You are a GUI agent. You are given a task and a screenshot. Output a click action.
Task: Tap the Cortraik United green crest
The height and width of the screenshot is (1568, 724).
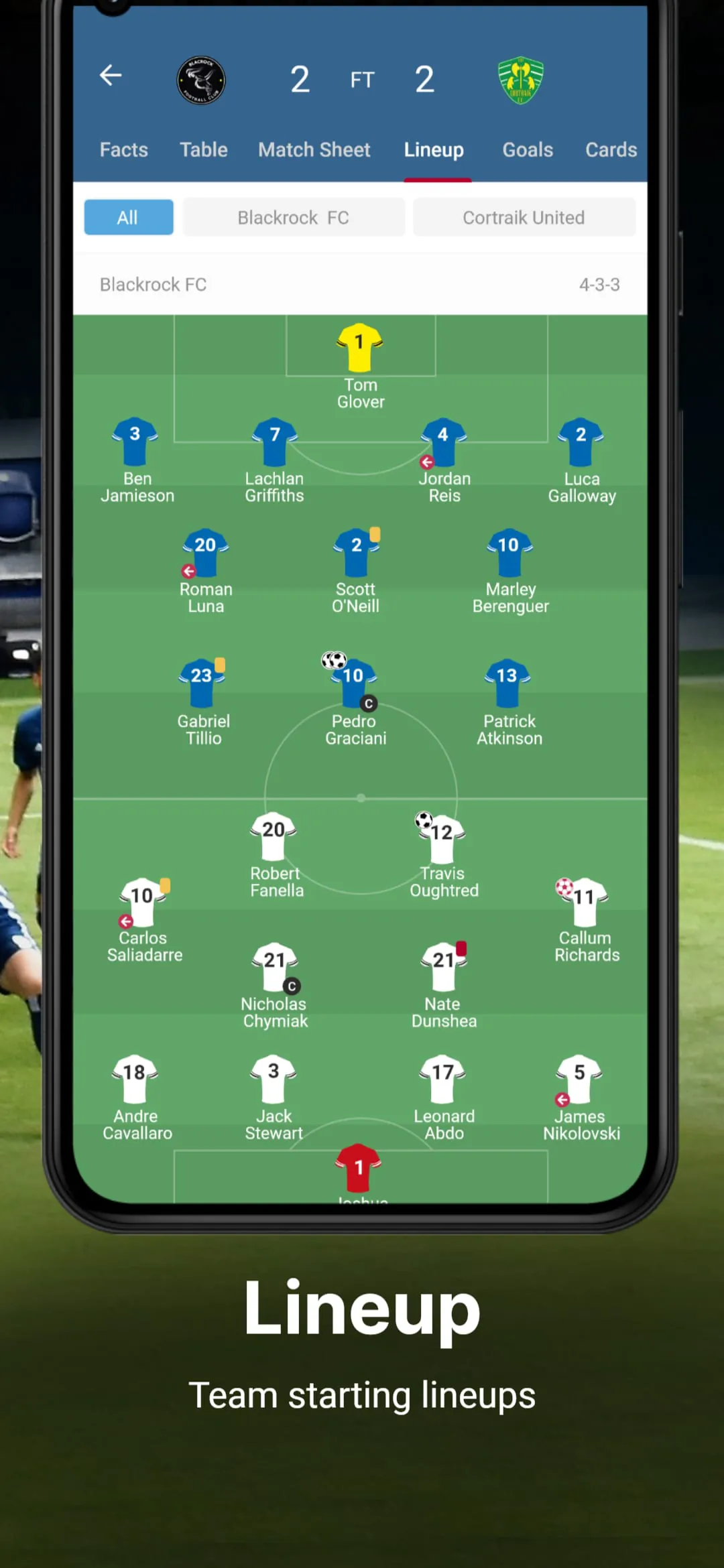[x=521, y=80]
